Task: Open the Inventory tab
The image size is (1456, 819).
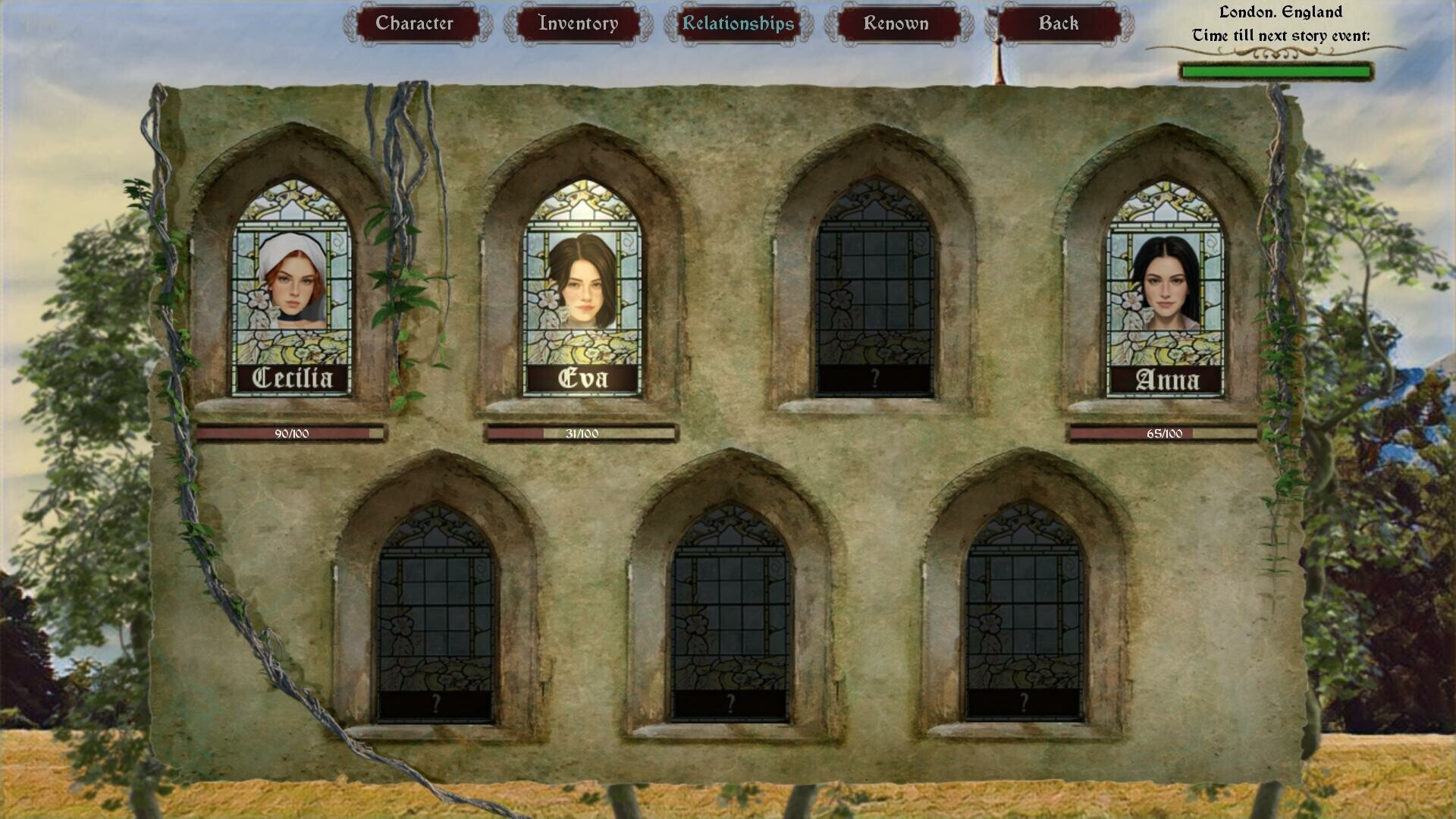Action: (579, 23)
